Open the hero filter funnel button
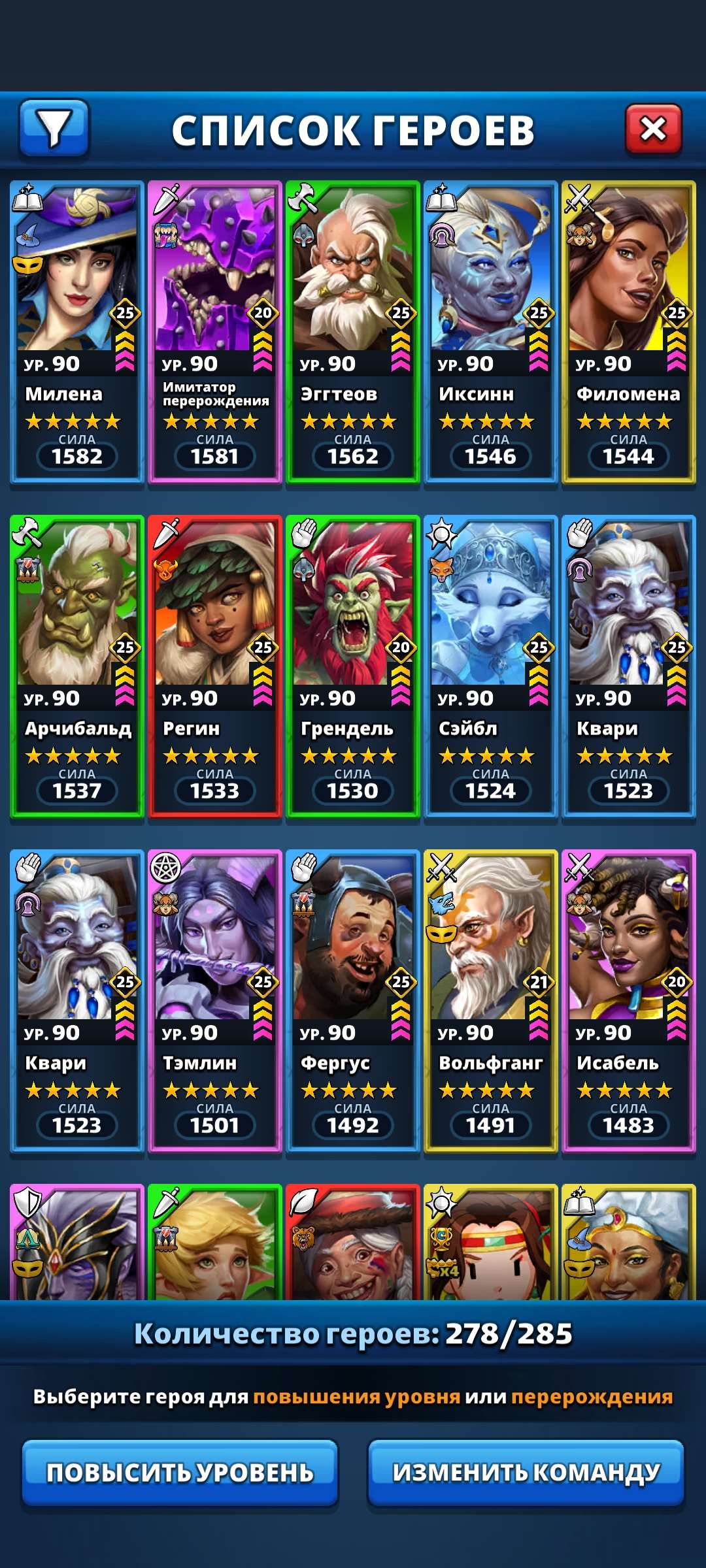This screenshot has width=706, height=1568. coord(54,128)
